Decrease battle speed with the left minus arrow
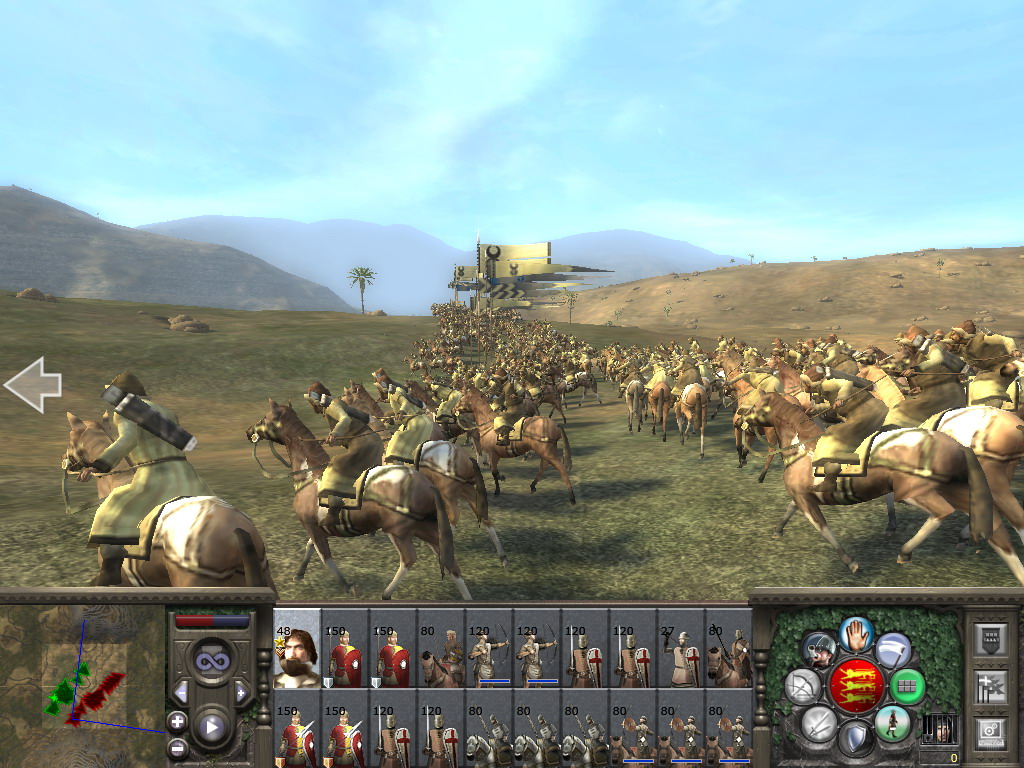1024x768 pixels. pos(182,692)
